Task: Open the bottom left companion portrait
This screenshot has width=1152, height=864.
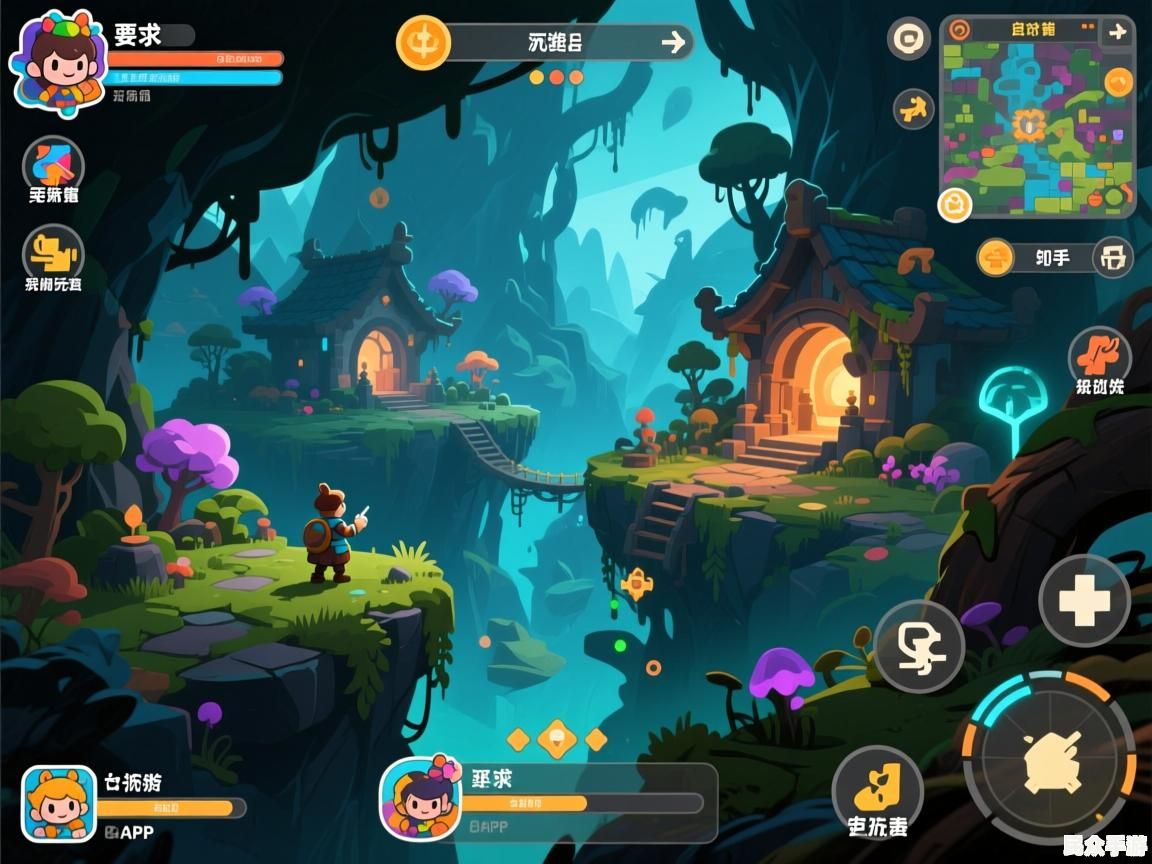Action: tap(59, 803)
